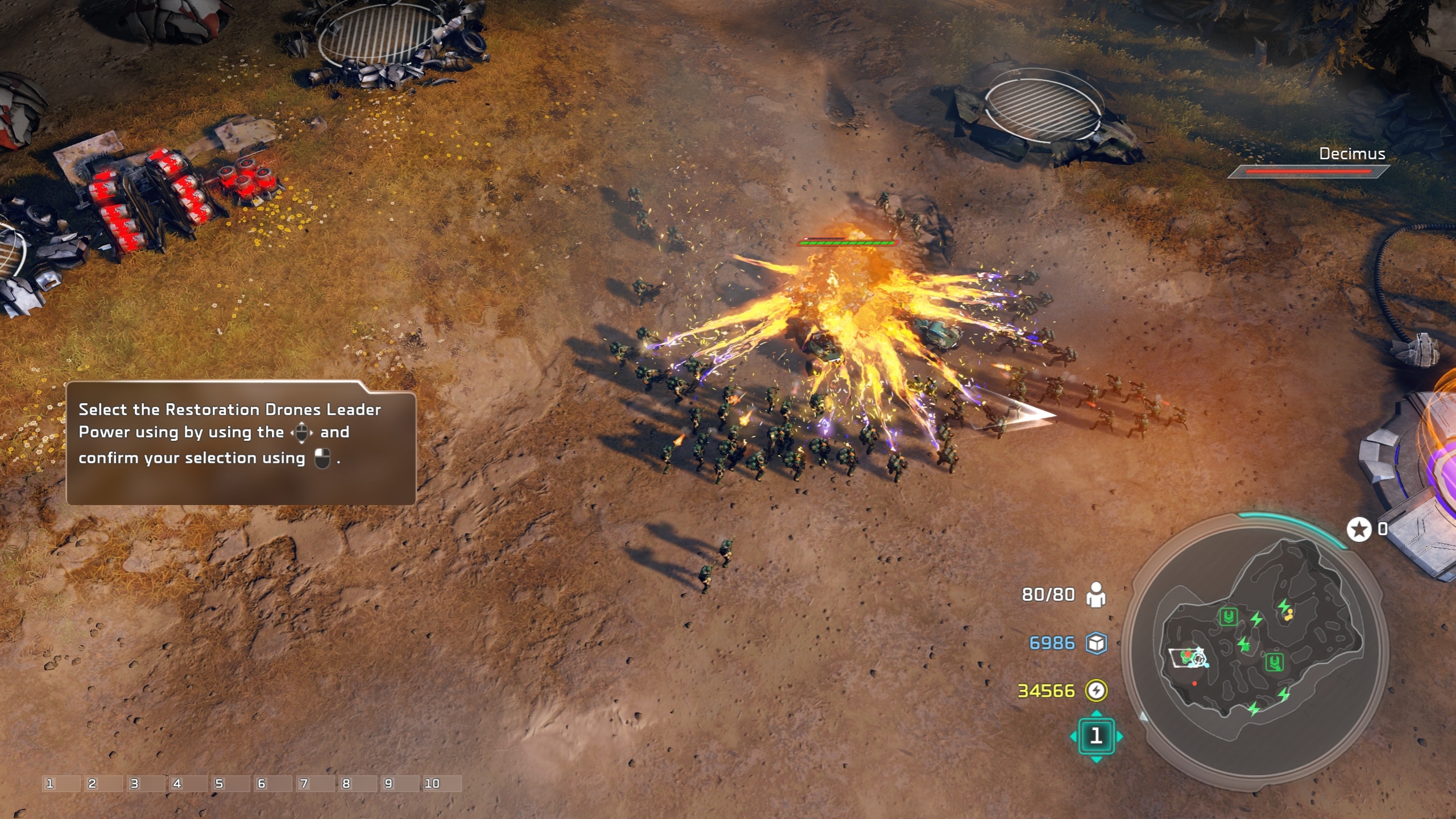Click the yellow power bolt resource icon
The image size is (1456, 819).
coord(1096,690)
